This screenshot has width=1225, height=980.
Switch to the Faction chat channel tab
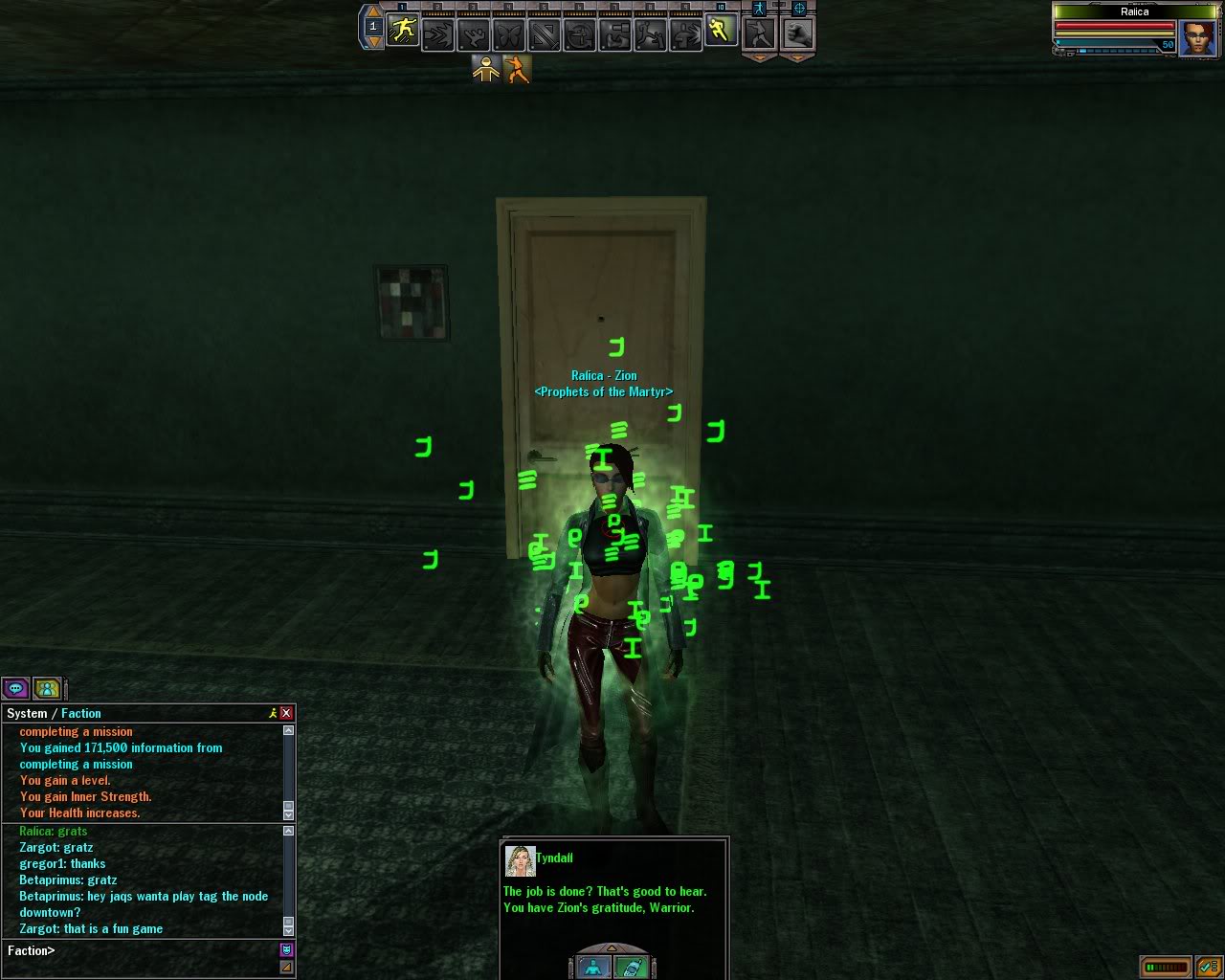pos(81,713)
